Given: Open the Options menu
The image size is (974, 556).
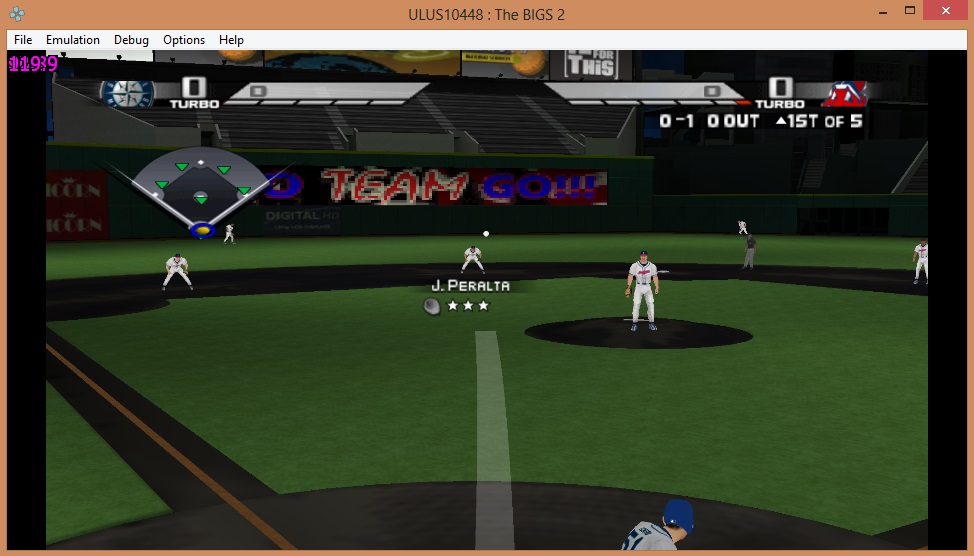Looking at the screenshot, I should tap(184, 40).
